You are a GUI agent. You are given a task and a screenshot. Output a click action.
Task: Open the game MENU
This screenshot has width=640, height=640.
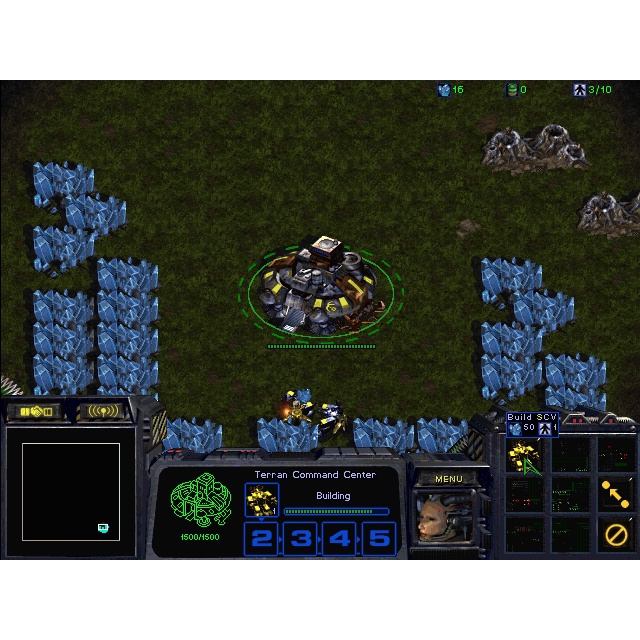point(449,479)
